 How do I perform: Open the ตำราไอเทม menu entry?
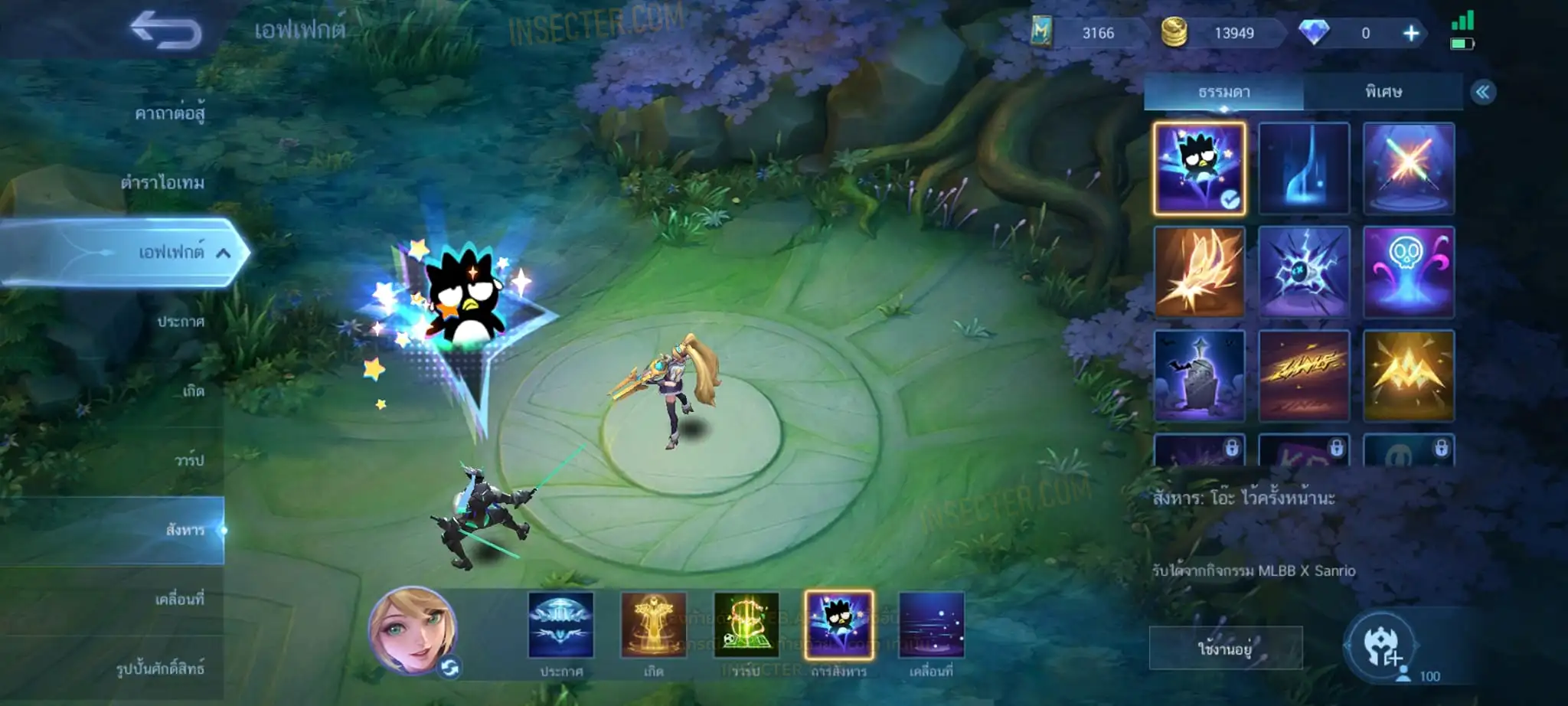(162, 183)
